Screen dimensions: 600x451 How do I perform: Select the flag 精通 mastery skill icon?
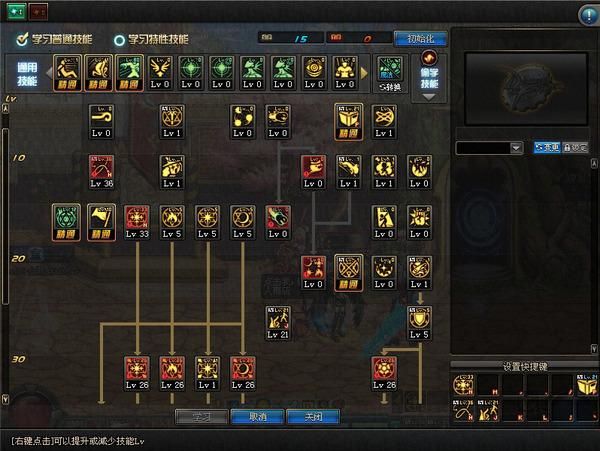click(x=101, y=222)
